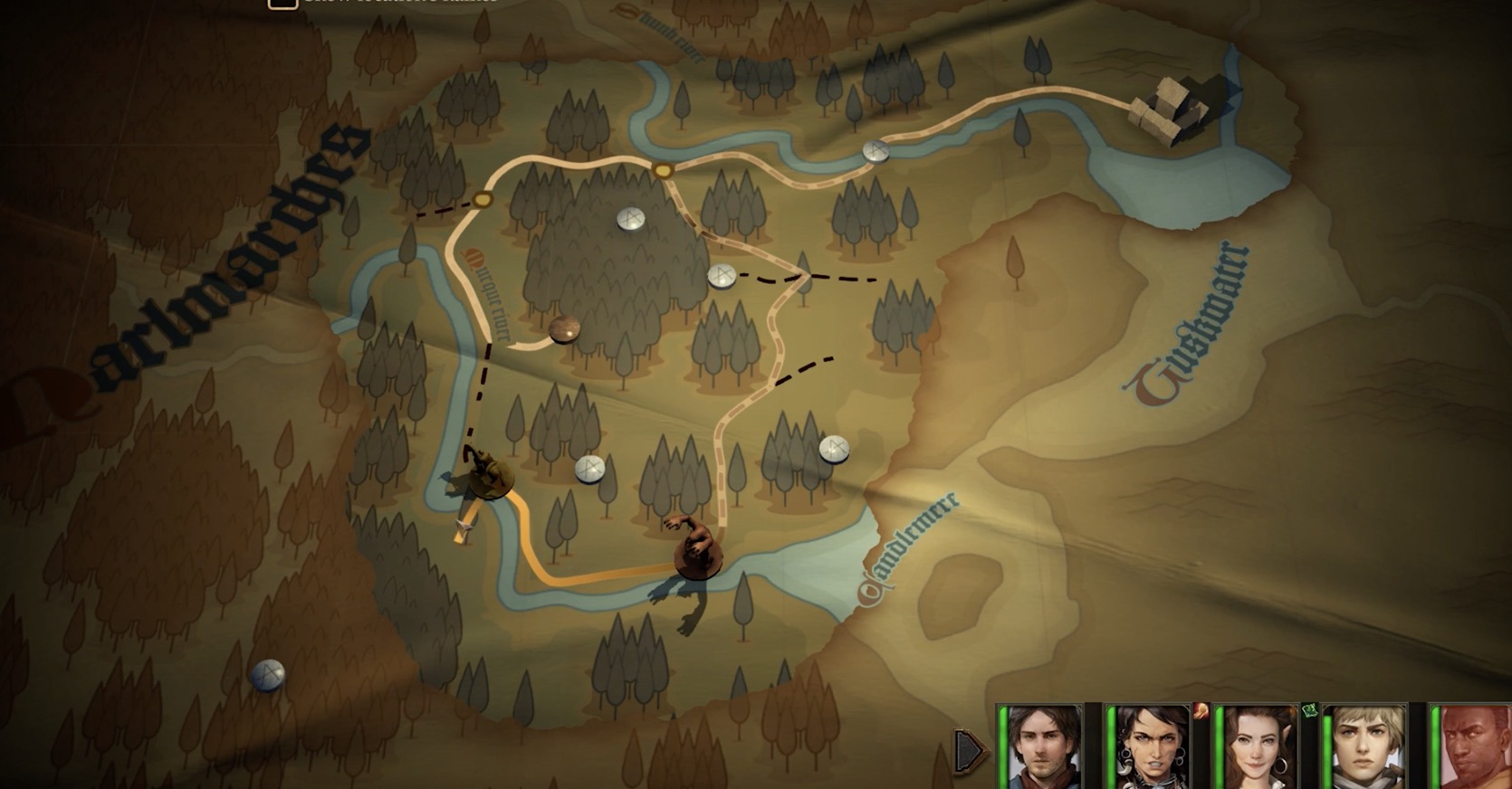This screenshot has width=1512, height=789.
Task: Click the rune marker in the southern woods
Action: tap(591, 469)
